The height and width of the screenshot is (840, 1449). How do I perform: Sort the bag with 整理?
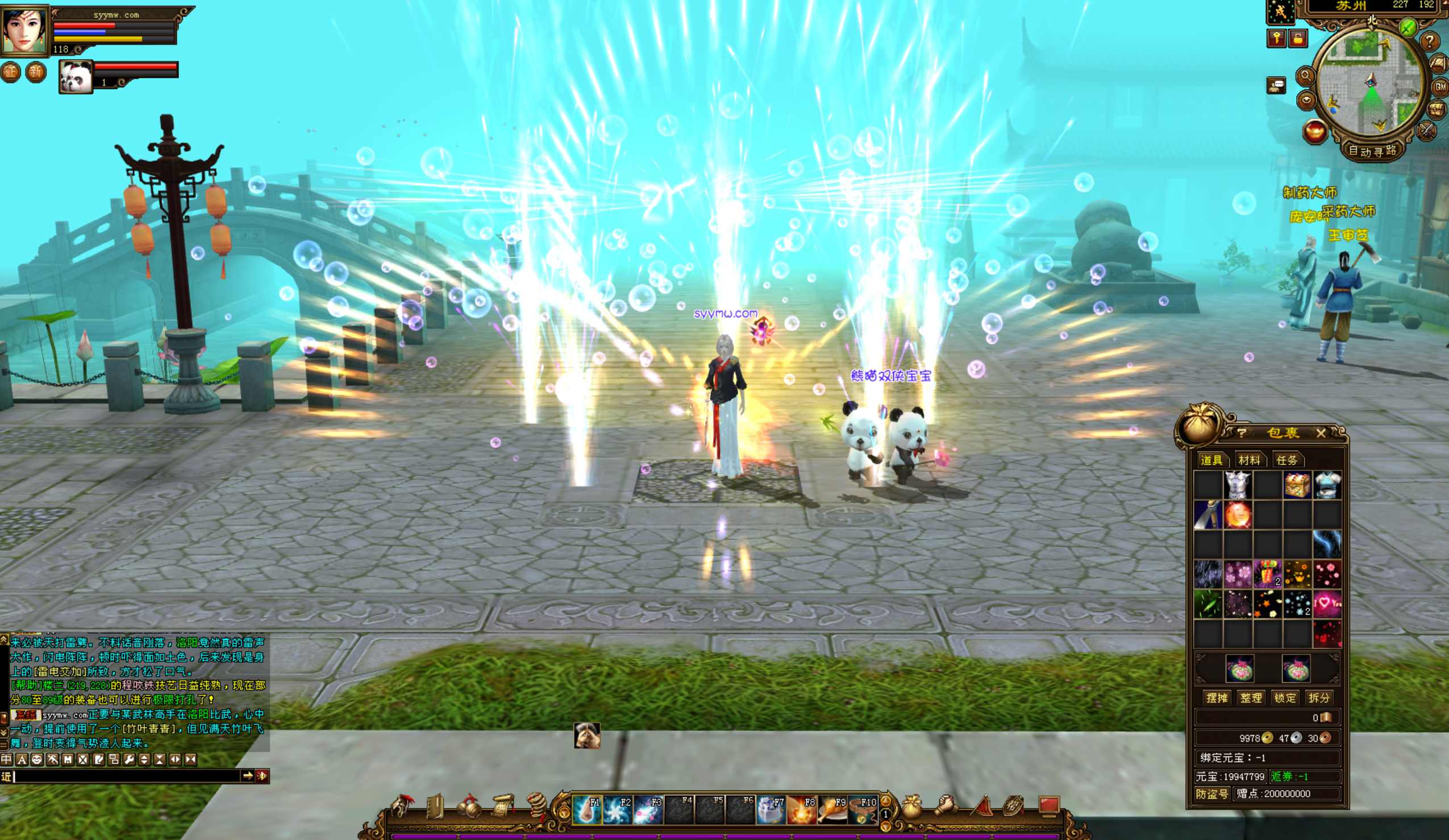(1251, 697)
